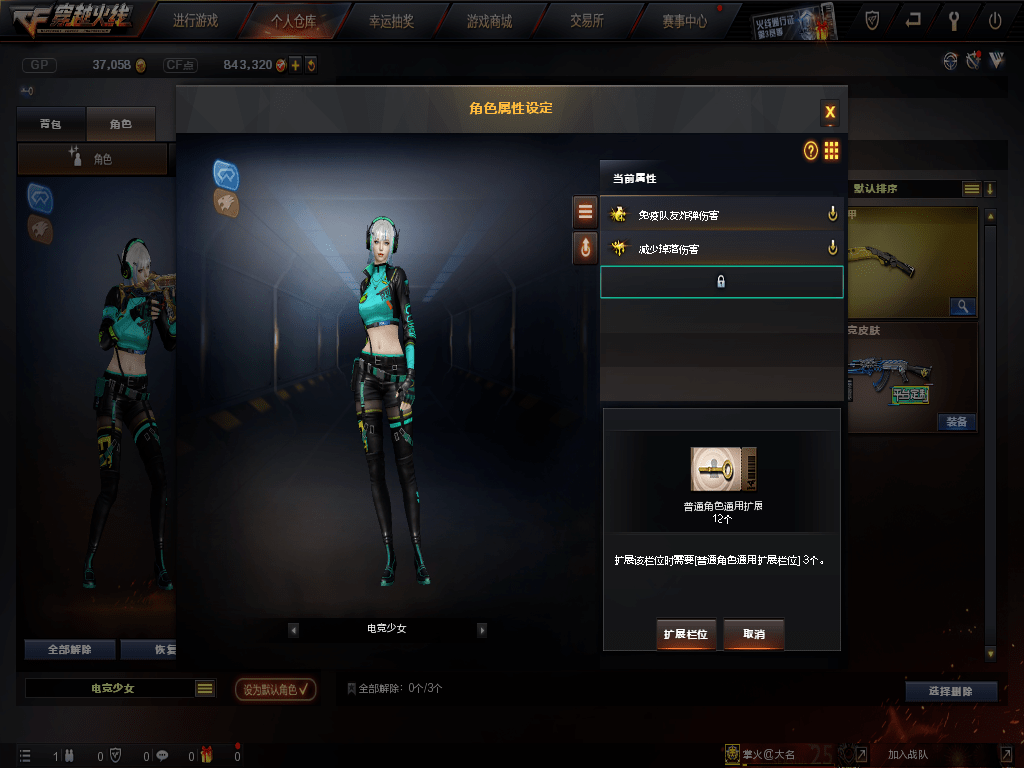Open the orange question mark help
Image resolution: width=1024 pixels, height=768 pixels.
pyautogui.click(x=811, y=151)
